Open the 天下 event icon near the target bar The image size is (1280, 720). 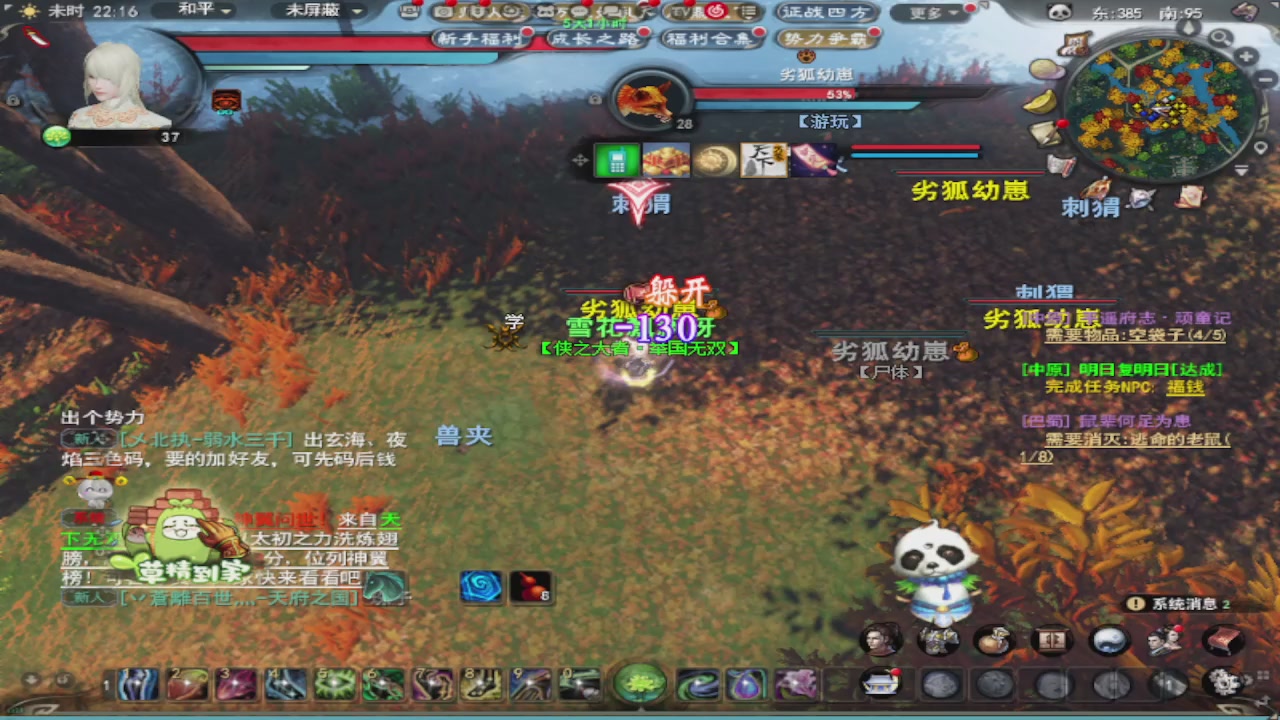(x=763, y=160)
